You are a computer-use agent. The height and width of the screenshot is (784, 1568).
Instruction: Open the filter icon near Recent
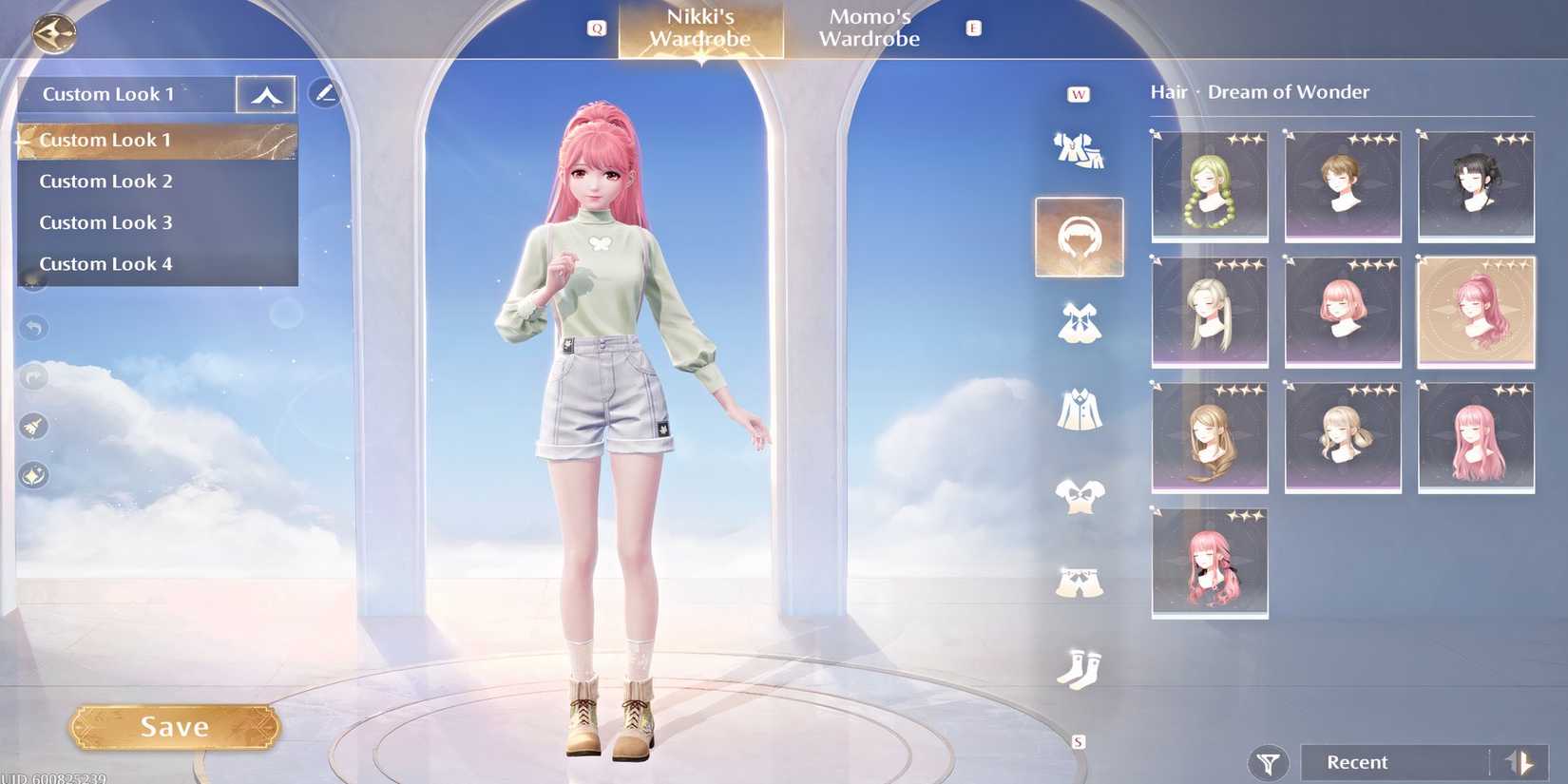[x=1269, y=761]
